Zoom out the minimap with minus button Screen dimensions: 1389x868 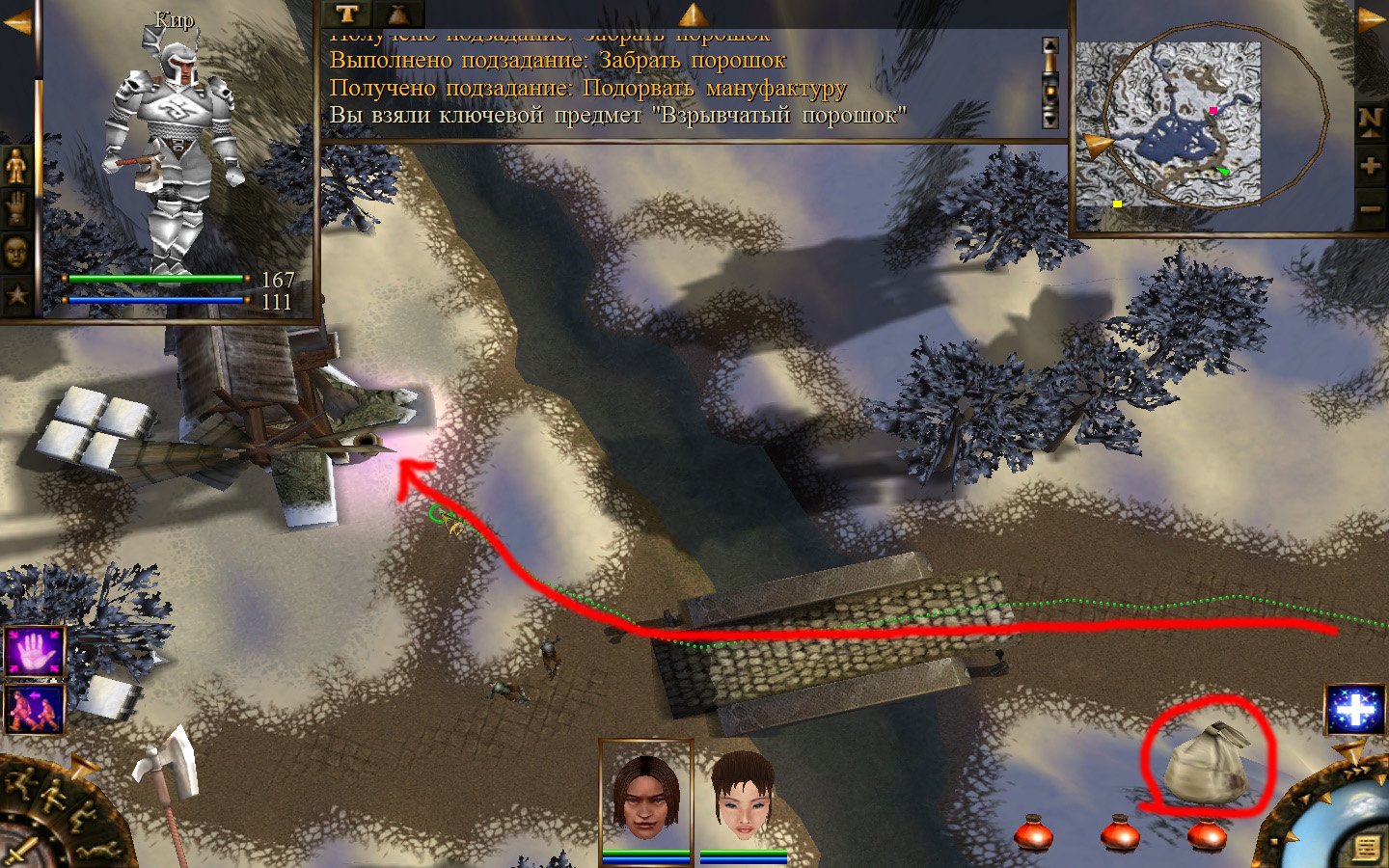point(1371,207)
